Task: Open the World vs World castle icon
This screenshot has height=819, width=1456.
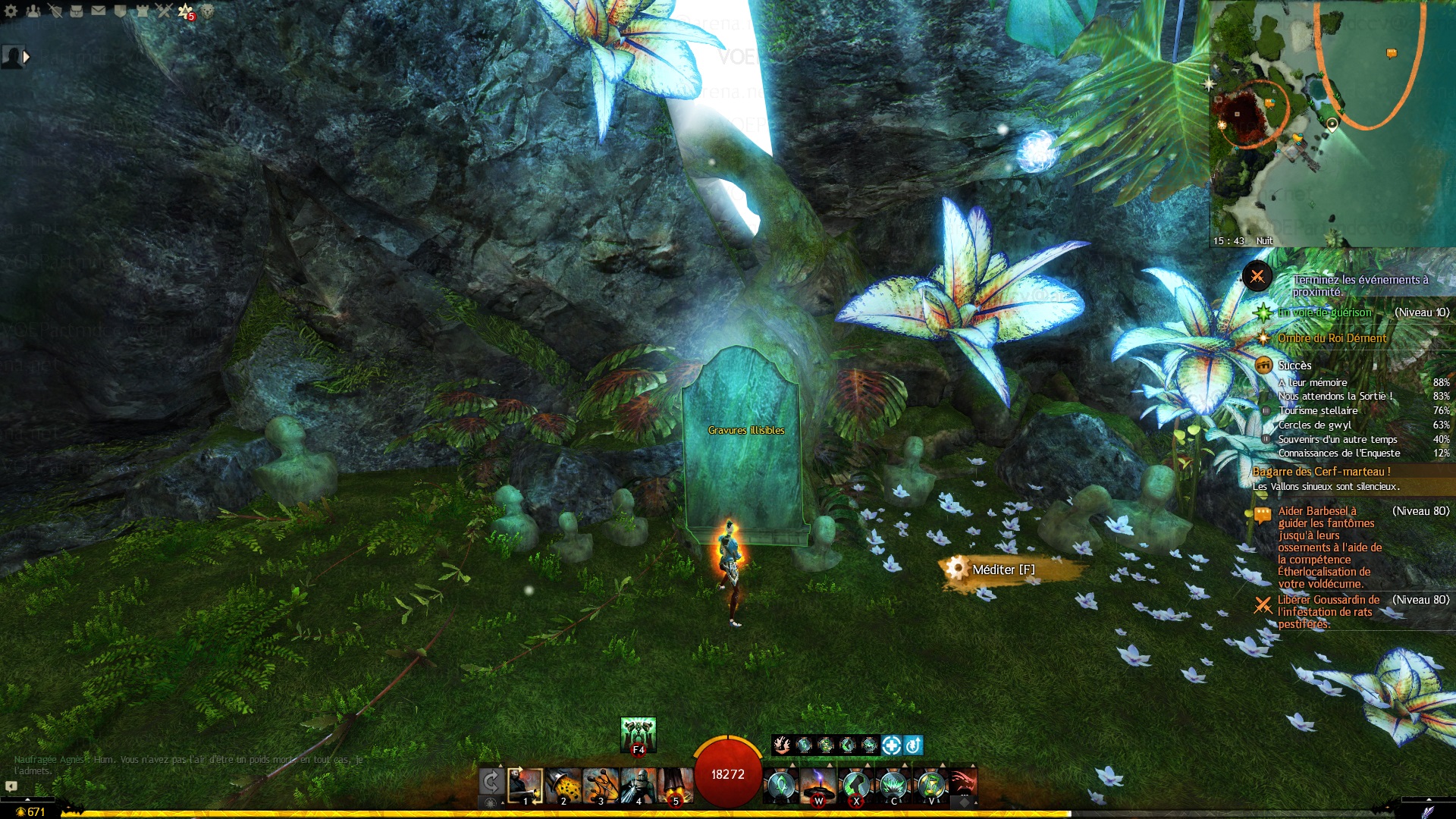Action: [143, 11]
